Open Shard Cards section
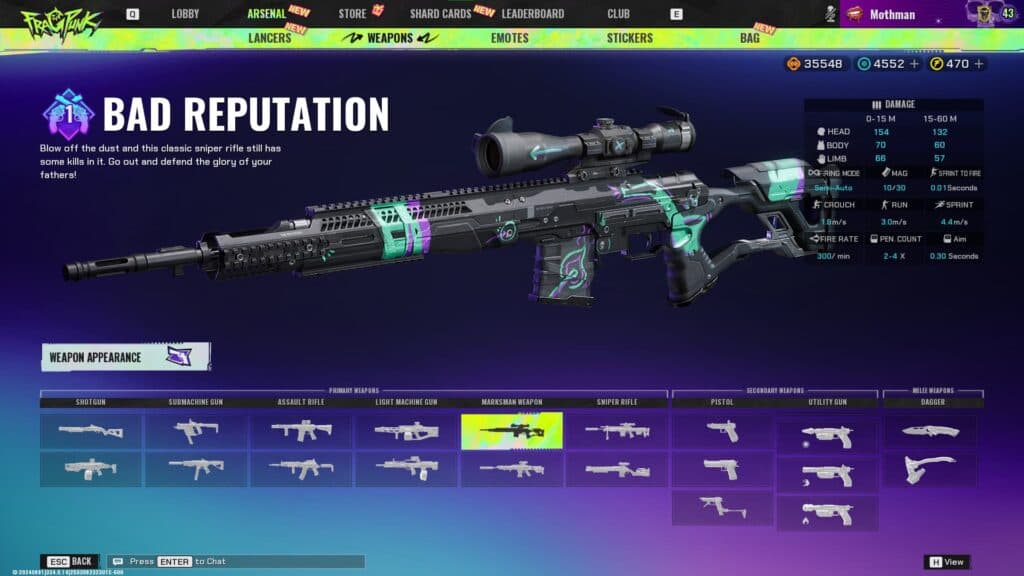Image resolution: width=1024 pixels, height=576 pixels. [x=440, y=14]
